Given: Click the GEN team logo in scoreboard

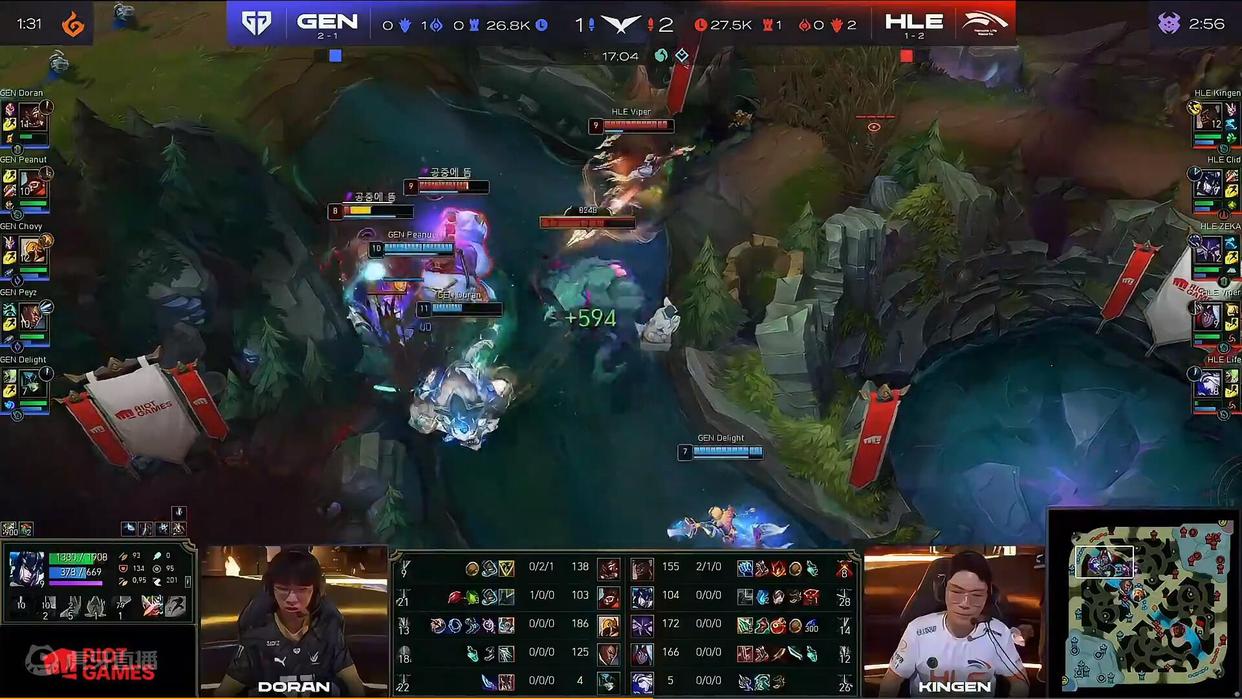Looking at the screenshot, I should tap(256, 23).
